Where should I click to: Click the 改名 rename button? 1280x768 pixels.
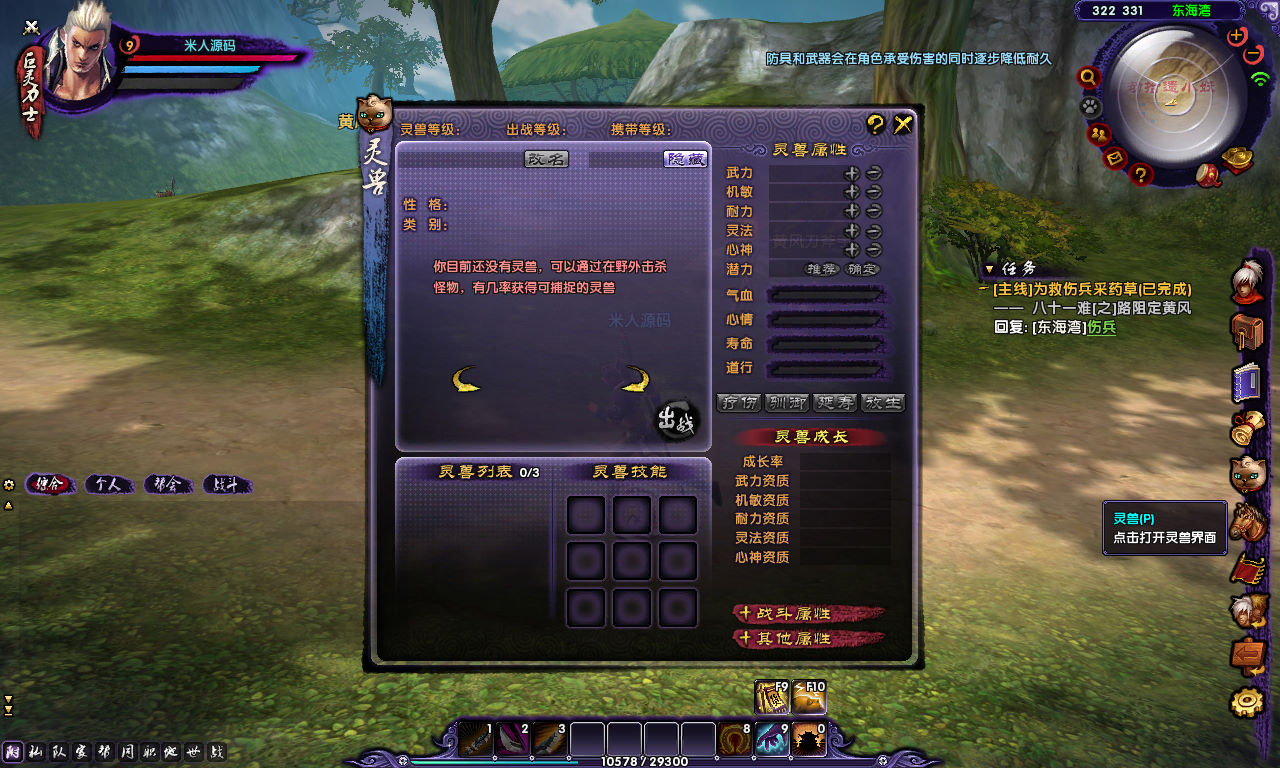pos(546,159)
